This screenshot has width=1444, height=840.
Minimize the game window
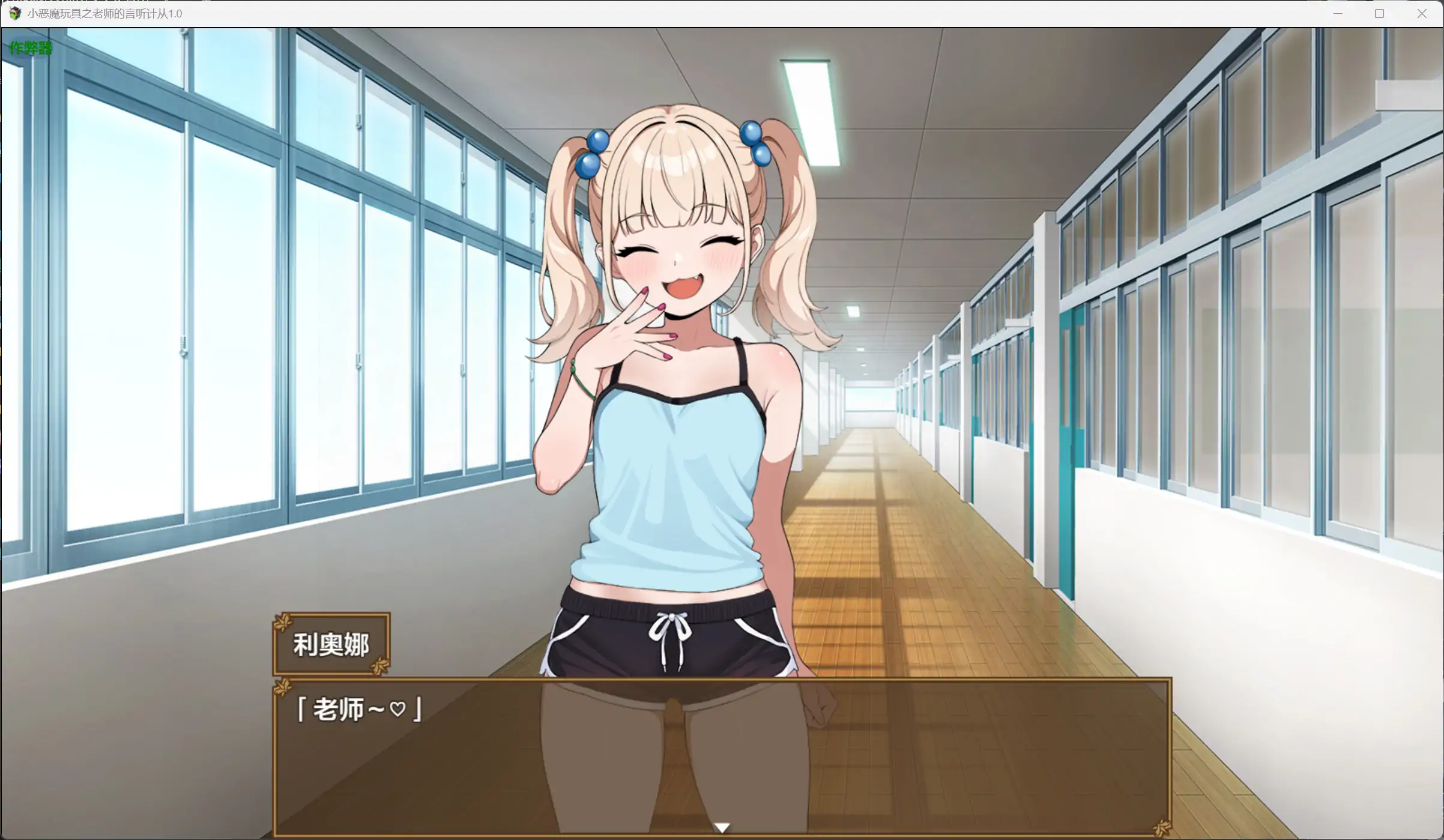click(1338, 13)
